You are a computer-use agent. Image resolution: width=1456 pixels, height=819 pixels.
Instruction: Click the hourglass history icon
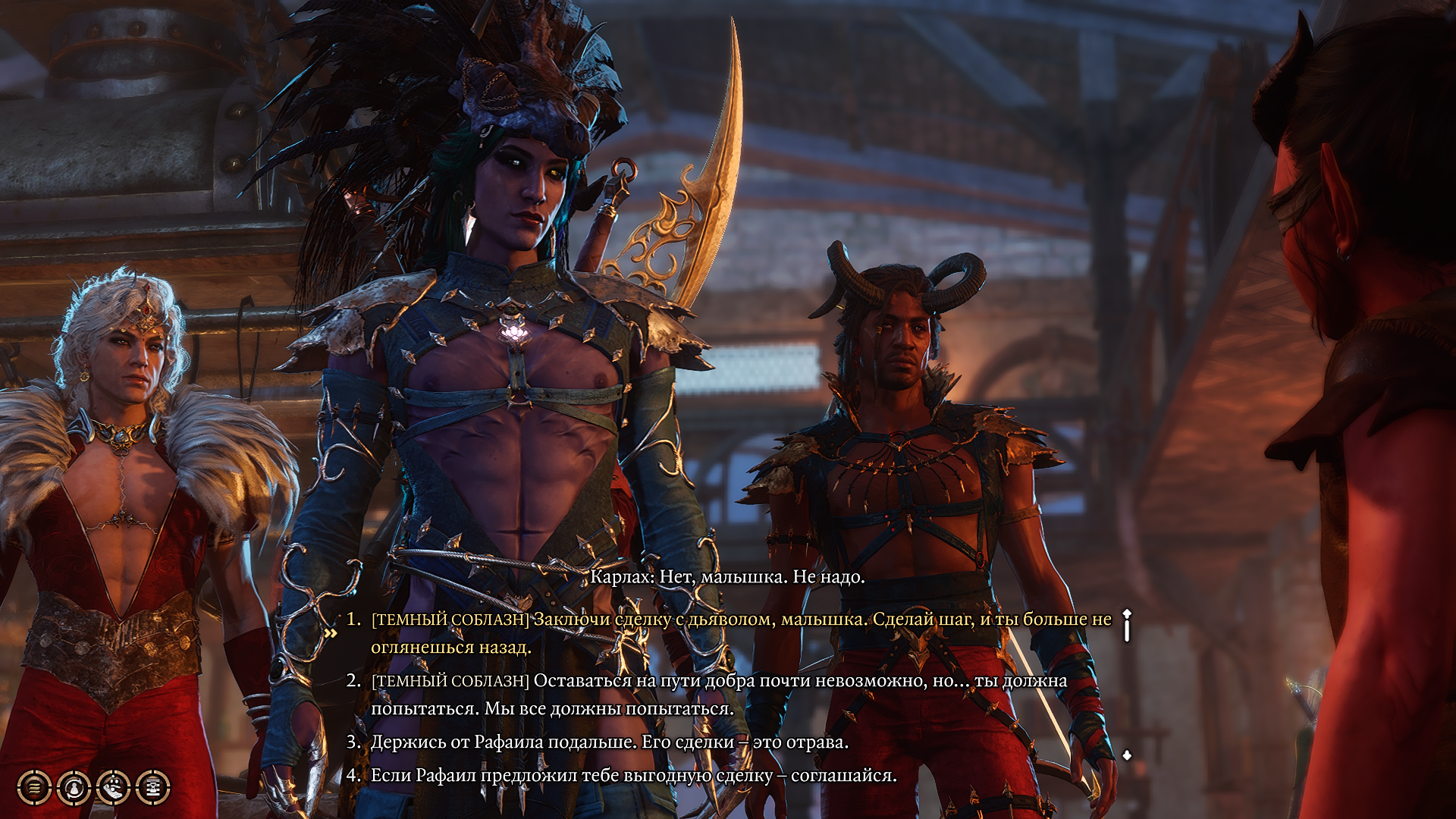(153, 787)
